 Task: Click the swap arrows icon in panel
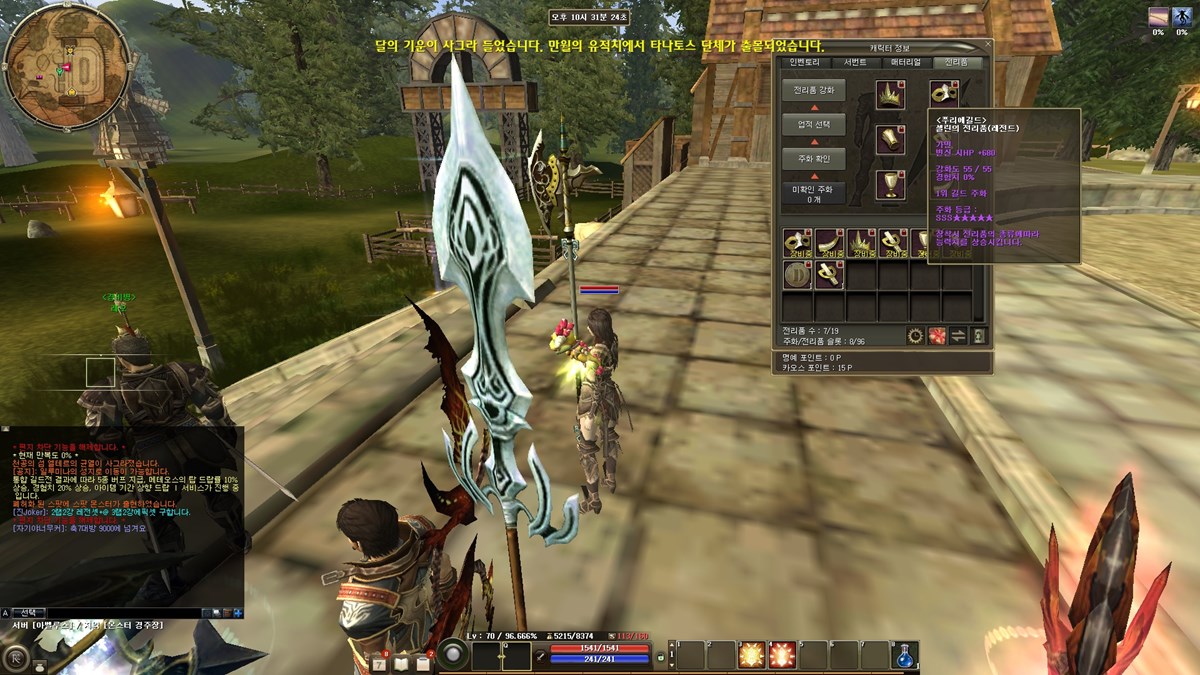[958, 336]
